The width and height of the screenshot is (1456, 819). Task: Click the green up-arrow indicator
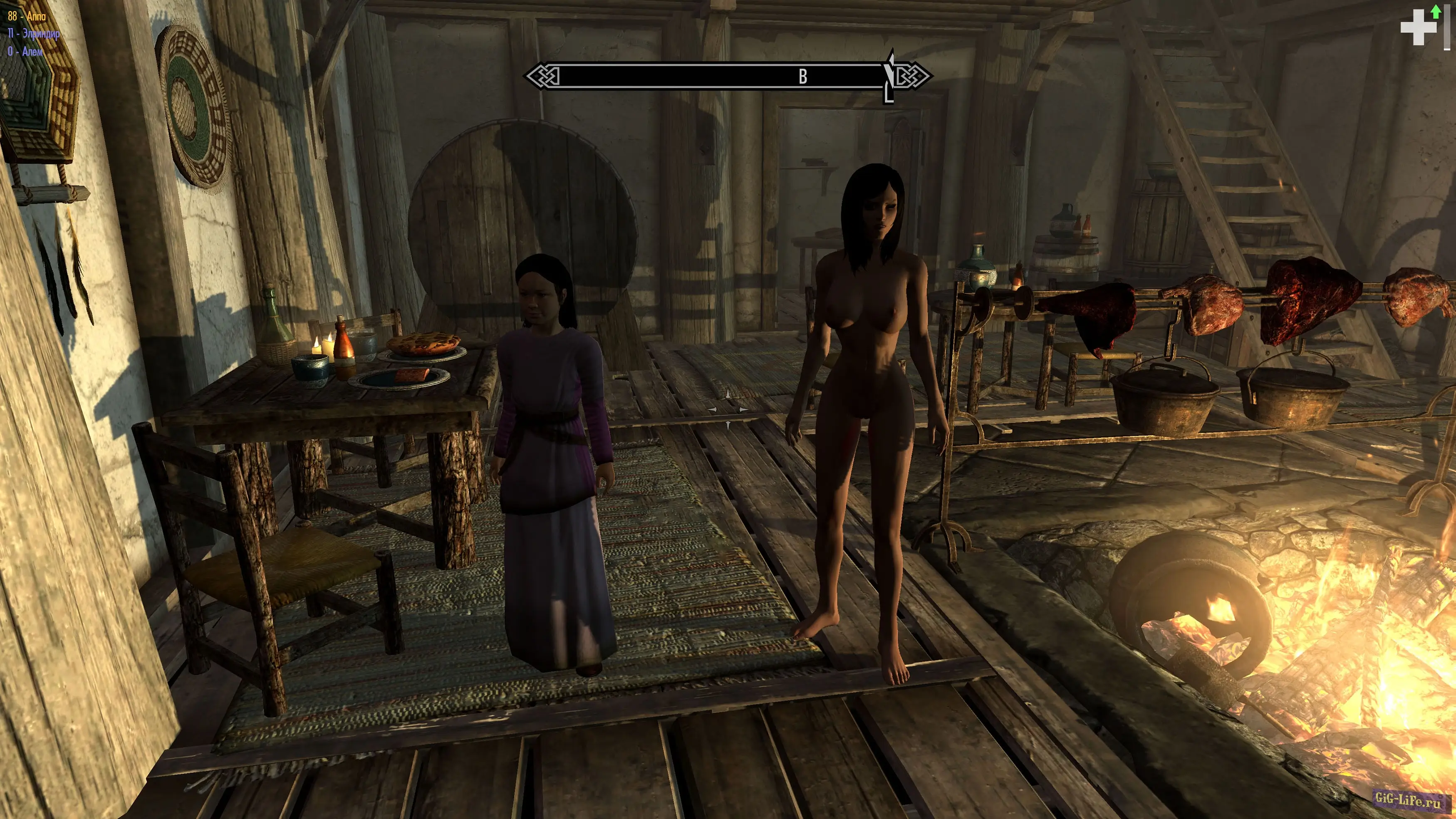point(1436,11)
